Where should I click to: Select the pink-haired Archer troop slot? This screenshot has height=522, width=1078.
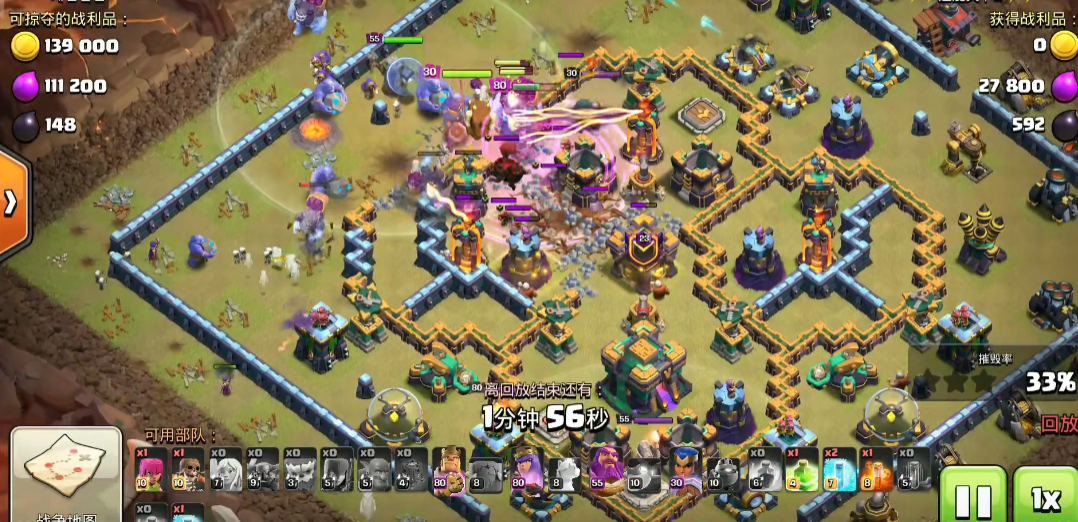point(152,470)
